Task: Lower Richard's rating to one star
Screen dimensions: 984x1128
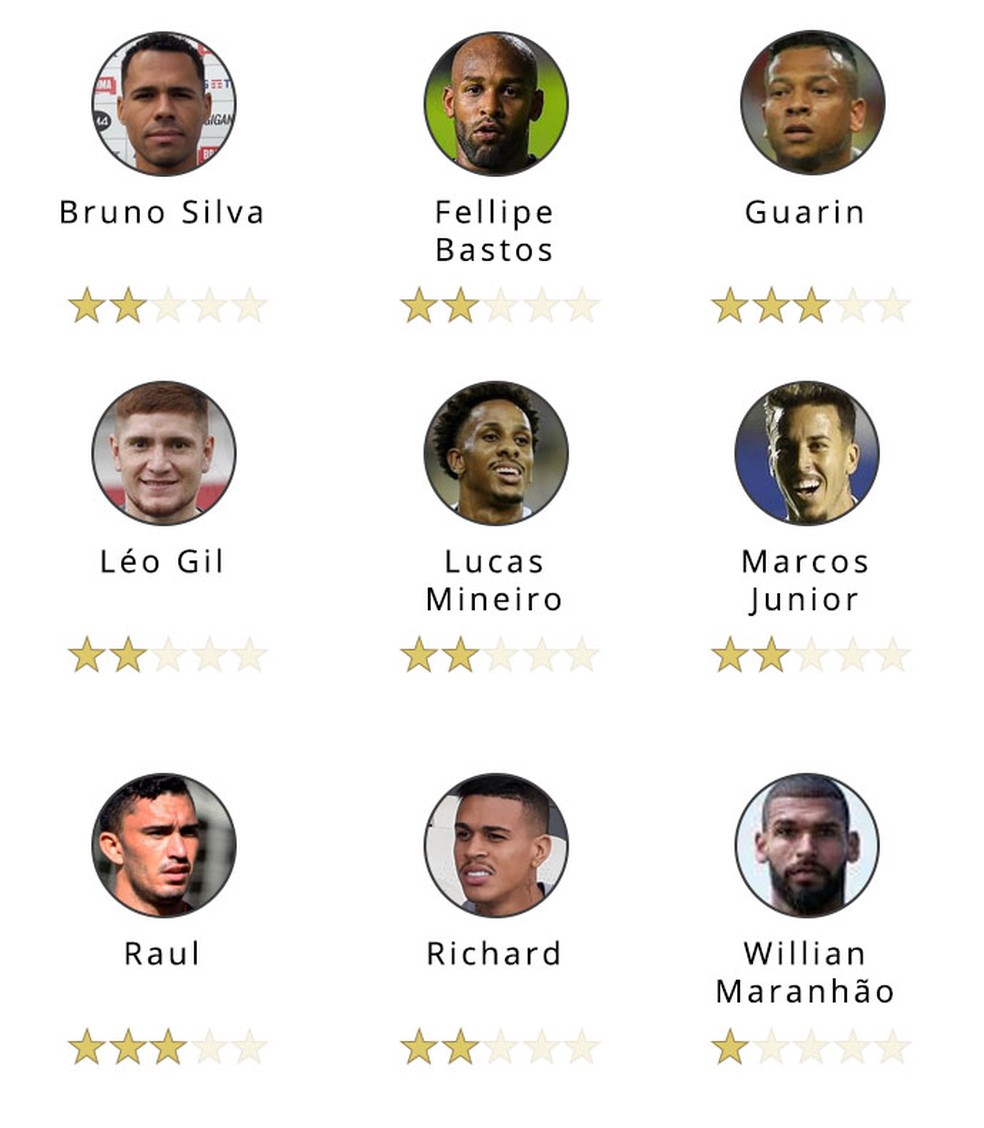Action: (418, 1047)
